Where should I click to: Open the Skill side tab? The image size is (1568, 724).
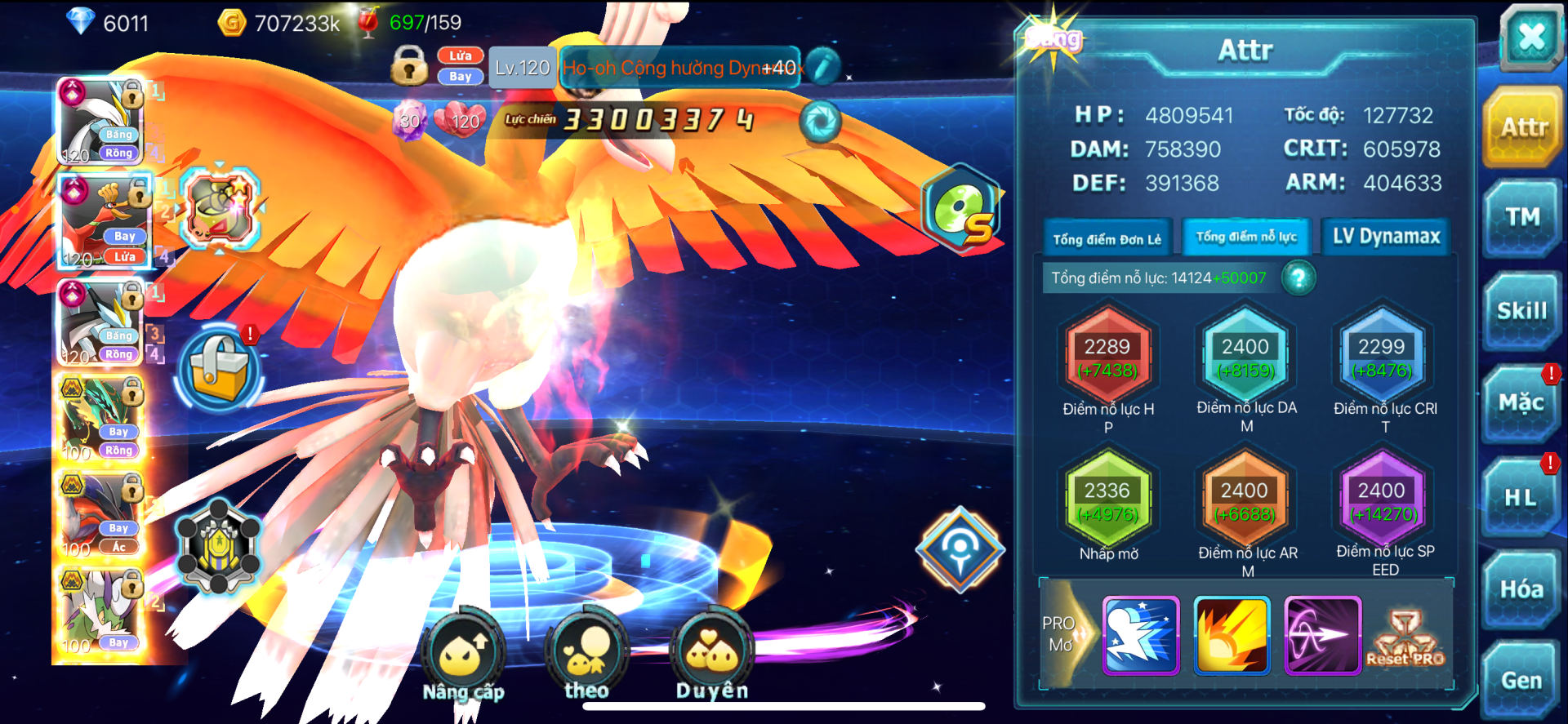coord(1522,312)
